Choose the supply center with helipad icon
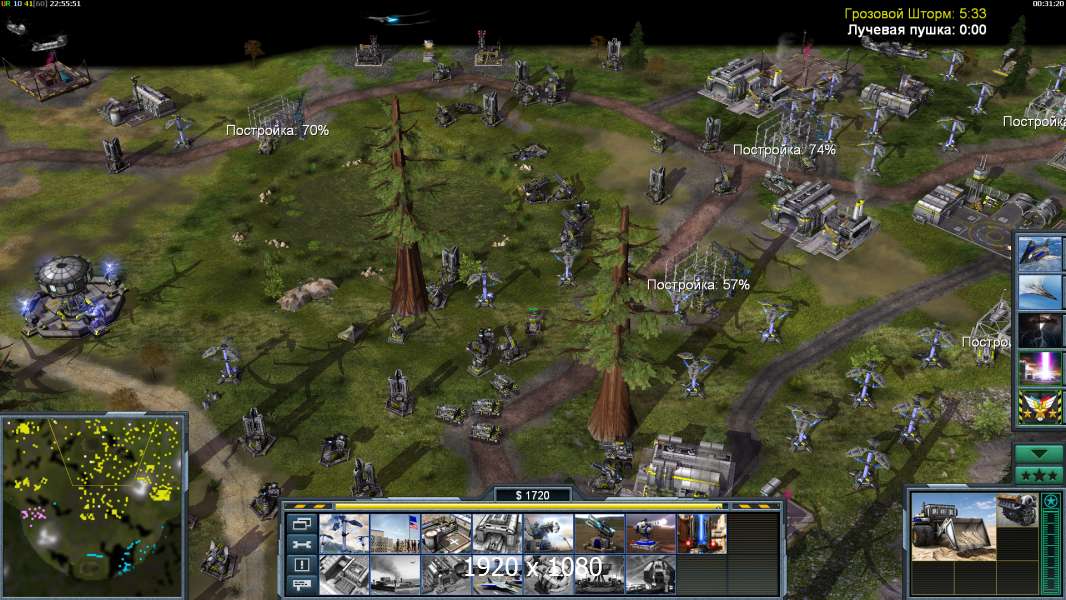The height and width of the screenshot is (600, 1066). point(447,533)
